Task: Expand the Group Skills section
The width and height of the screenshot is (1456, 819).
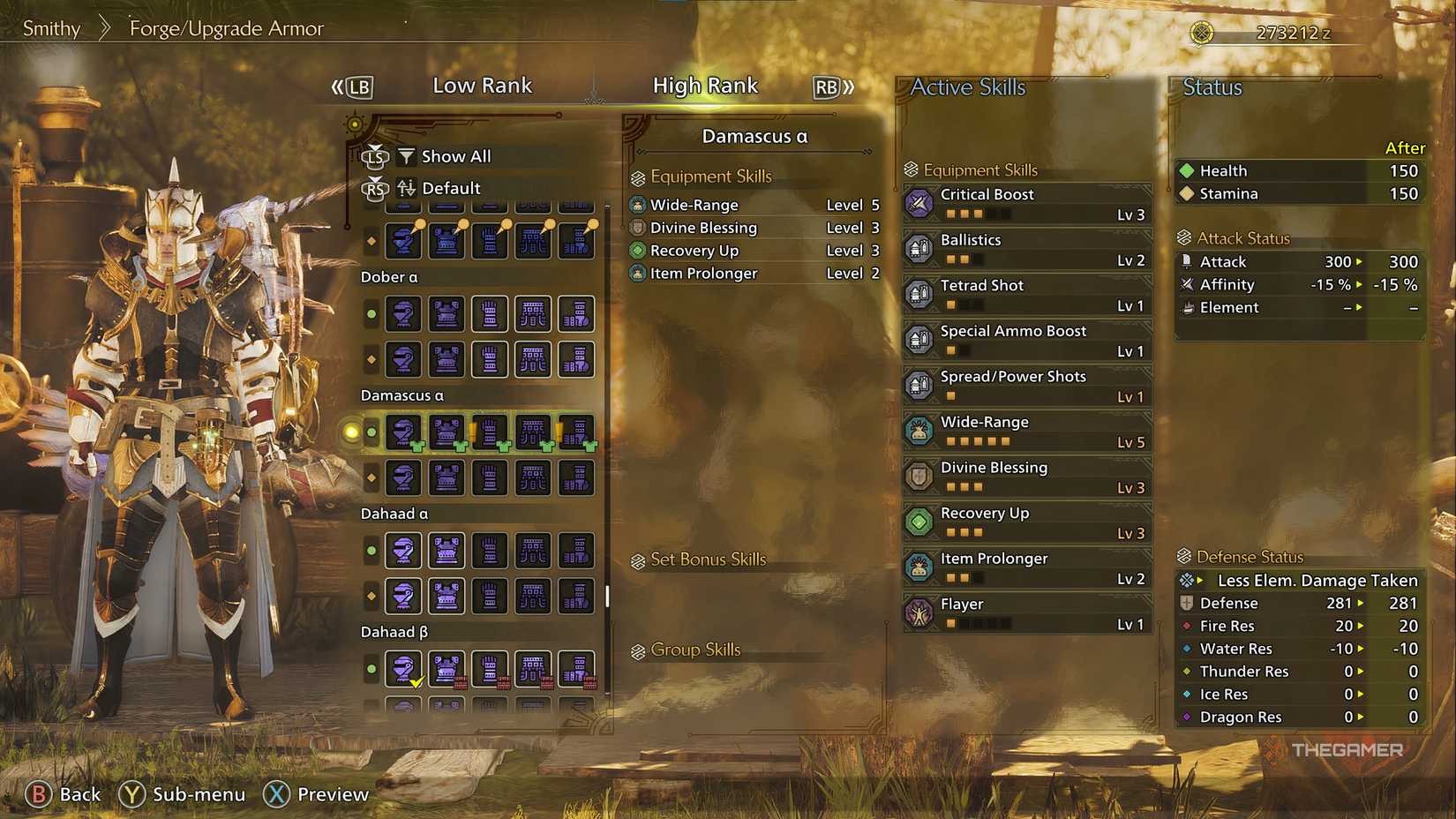Action: (689, 650)
